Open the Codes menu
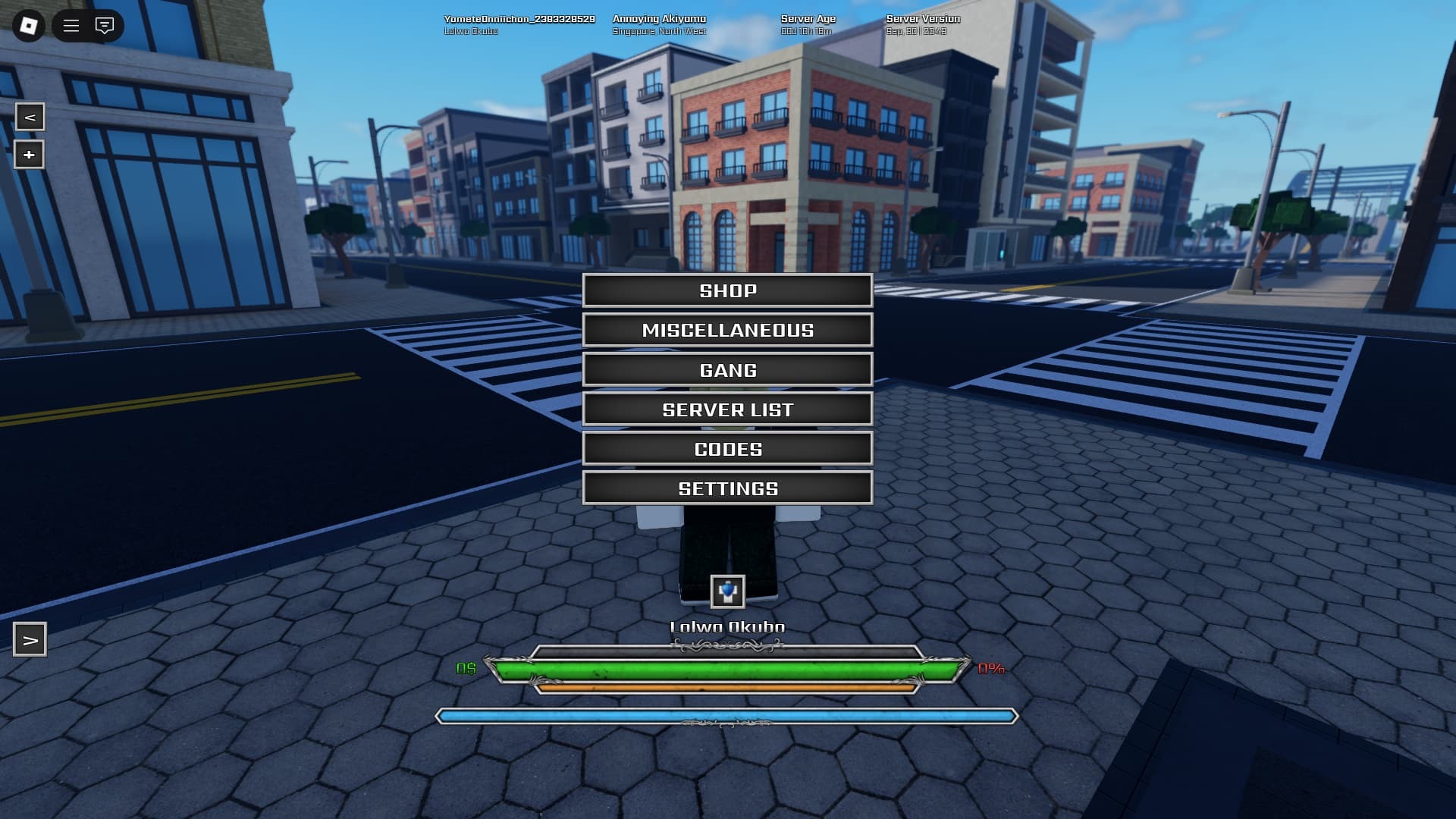Screen dimensions: 1456x819 [727, 449]
